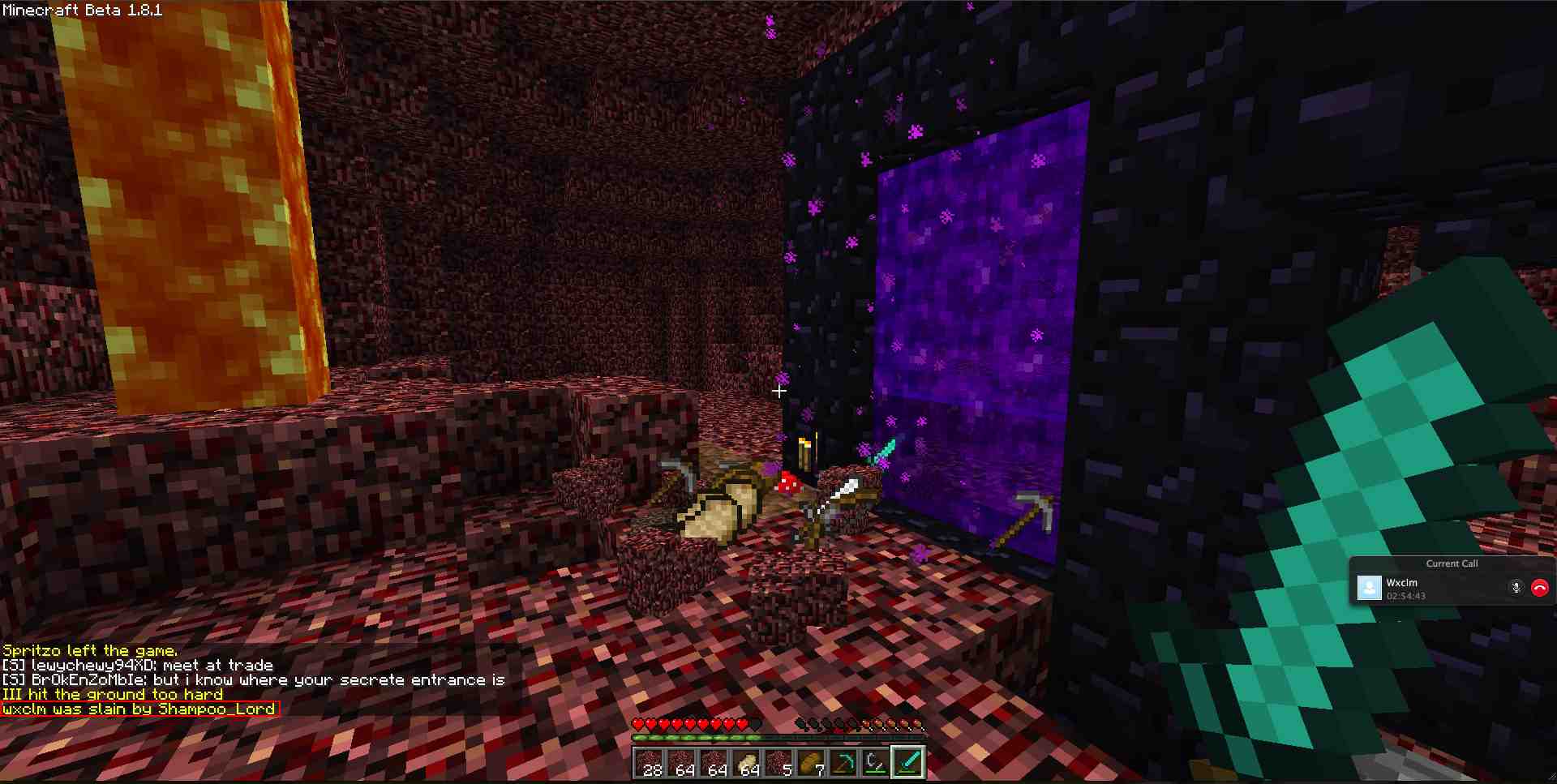Equip the diamond pickaxe hotbar slot
1557x784 pixels.
click(843, 763)
